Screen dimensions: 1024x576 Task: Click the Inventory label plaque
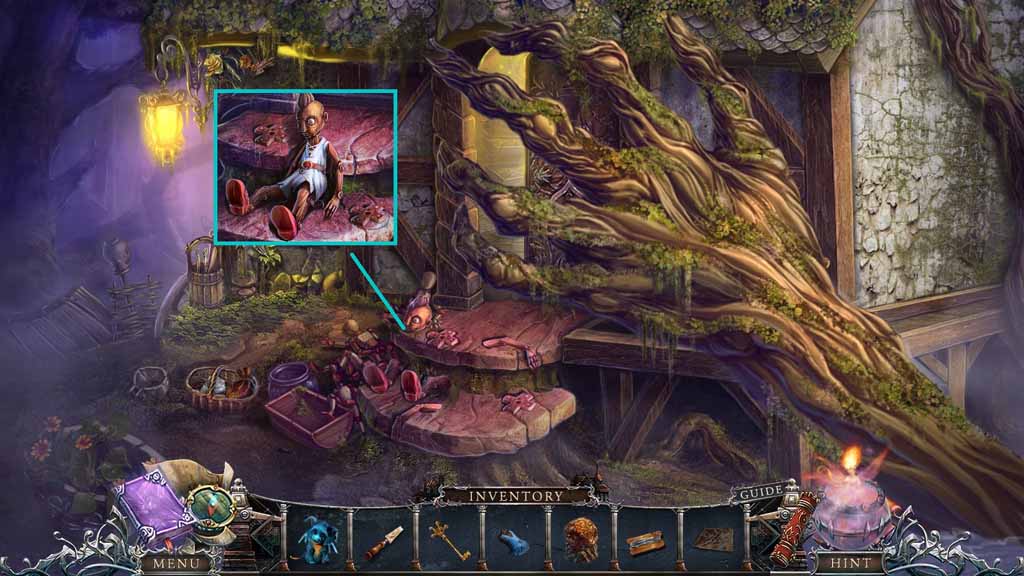(x=514, y=495)
